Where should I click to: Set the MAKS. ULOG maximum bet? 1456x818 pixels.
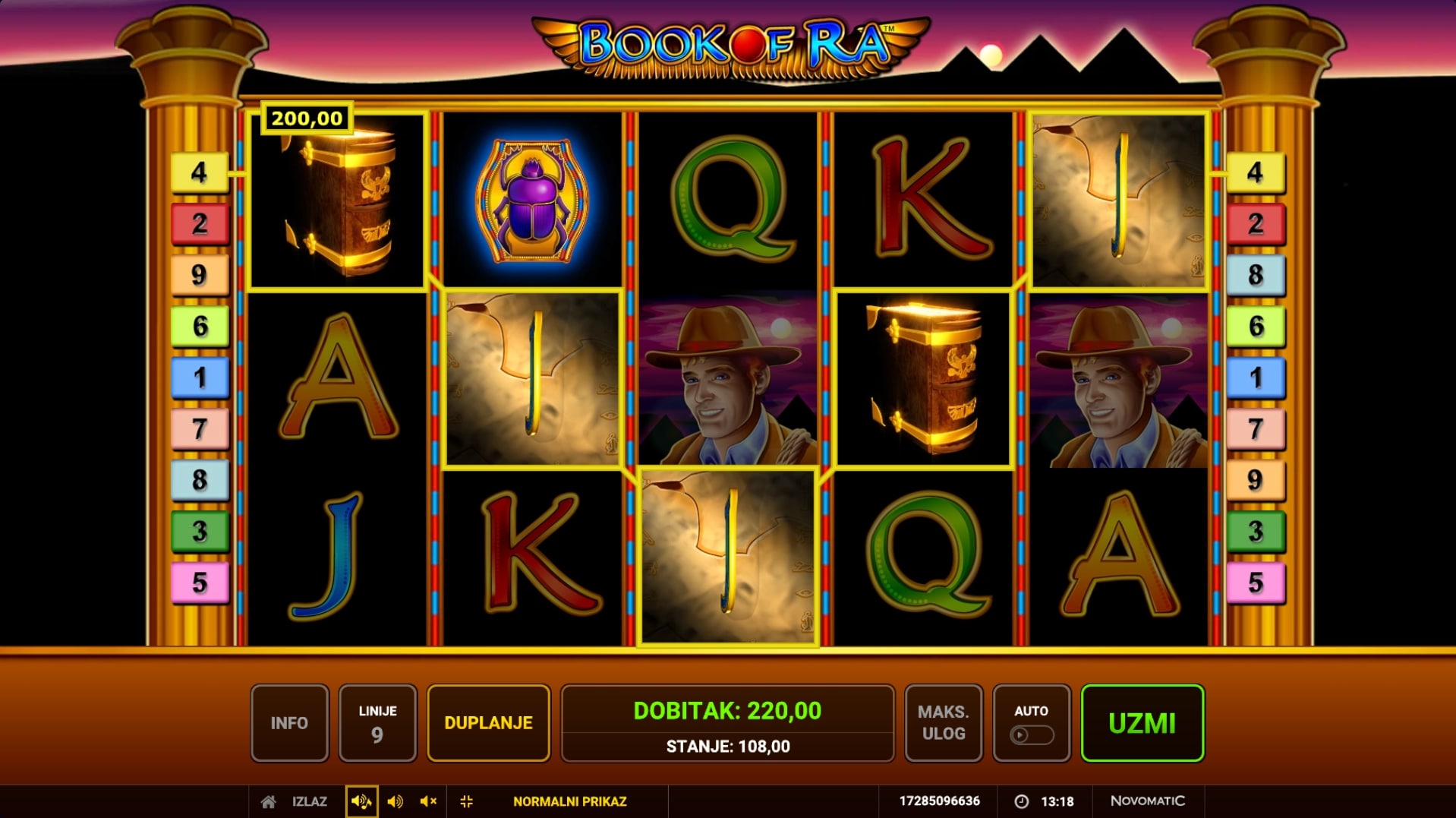point(944,723)
